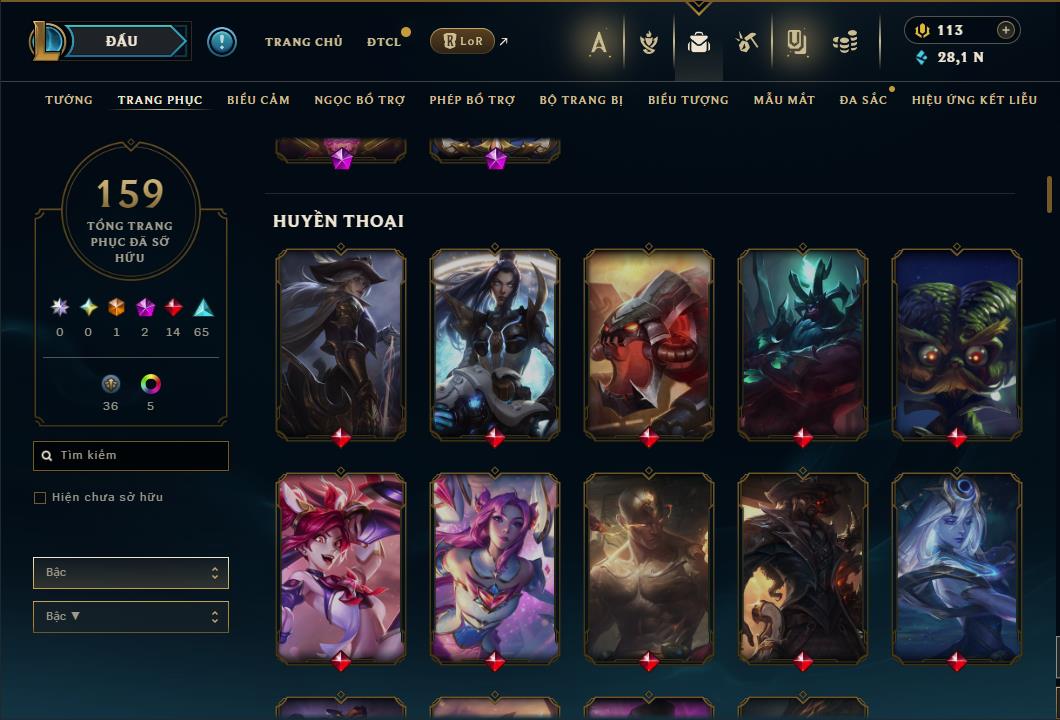The height and width of the screenshot is (720, 1060).
Task: Open the collection backpack icon
Action: [x=699, y=42]
